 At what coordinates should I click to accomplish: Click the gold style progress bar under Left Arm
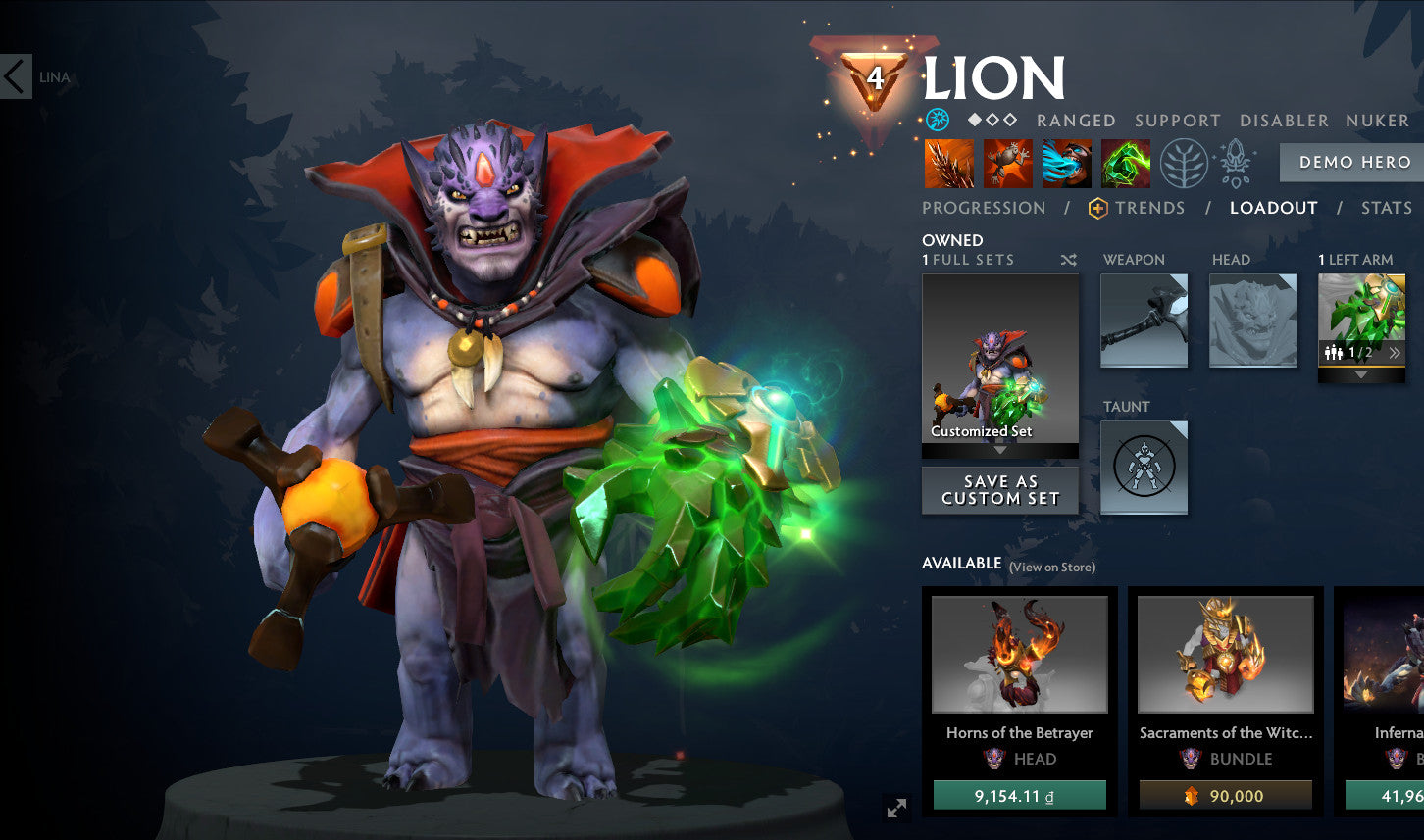click(1361, 367)
